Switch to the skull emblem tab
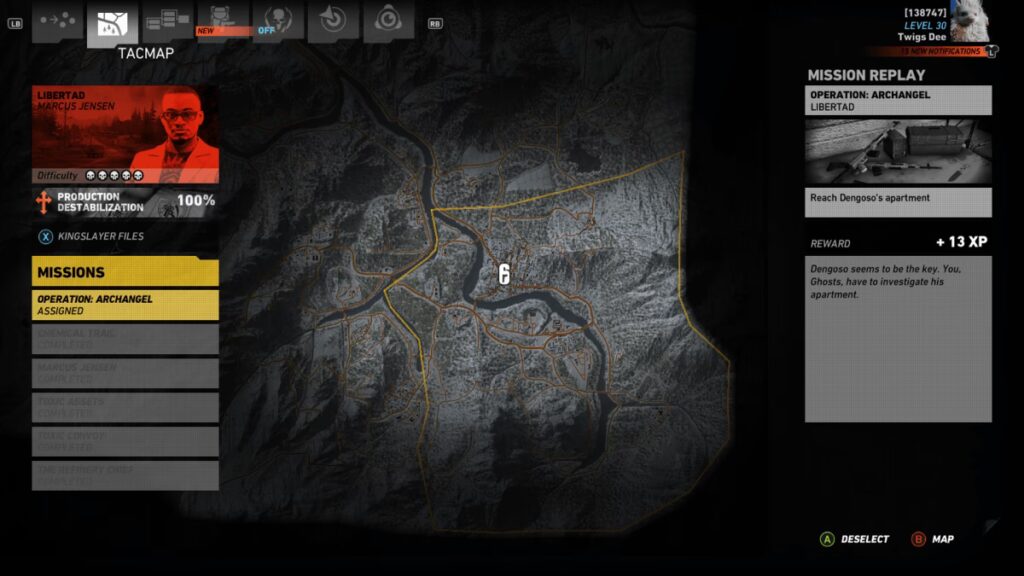Viewport: 1024px width, 576px height. coord(278,20)
